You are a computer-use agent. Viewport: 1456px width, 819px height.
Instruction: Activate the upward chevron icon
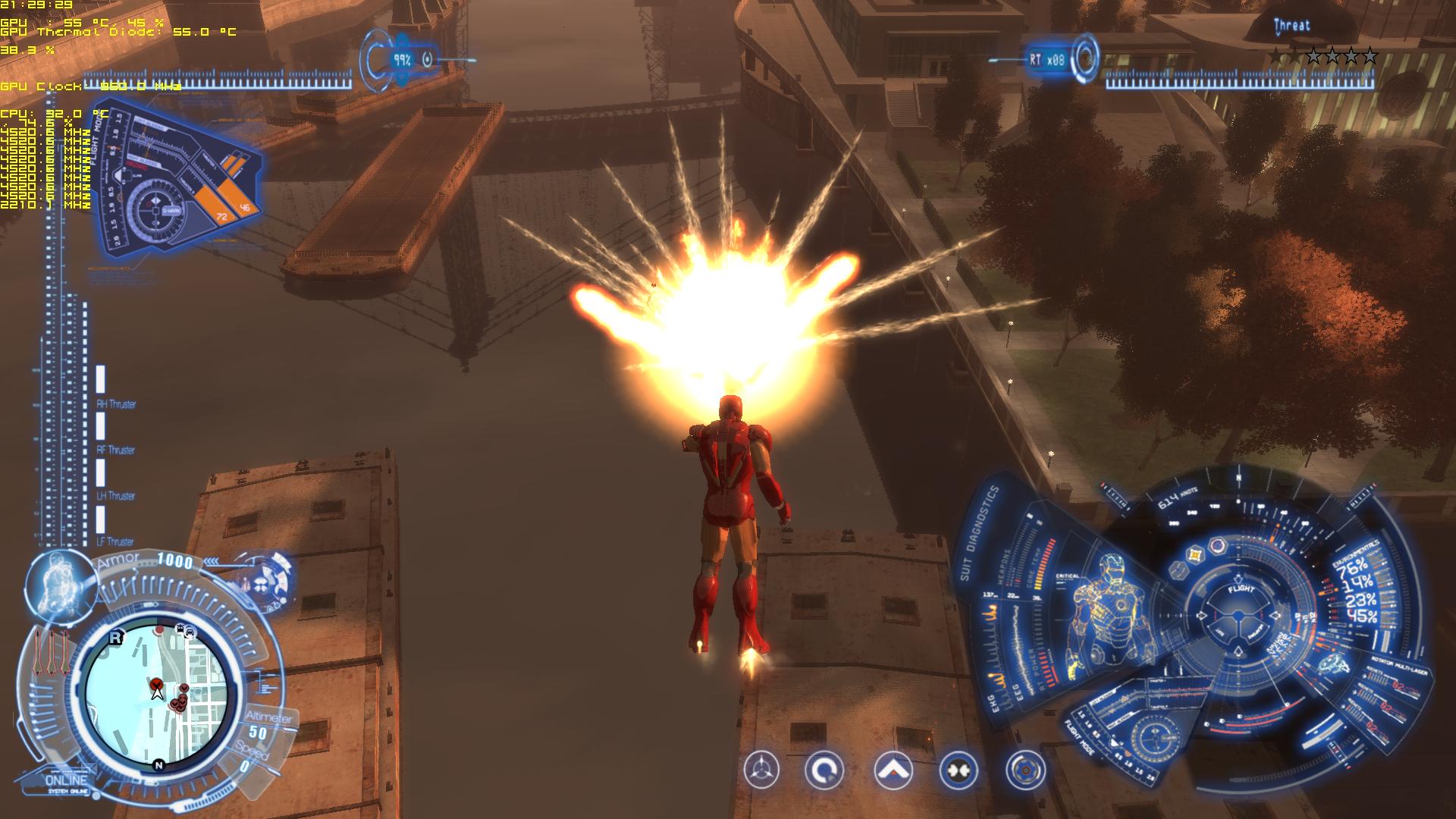tap(893, 771)
